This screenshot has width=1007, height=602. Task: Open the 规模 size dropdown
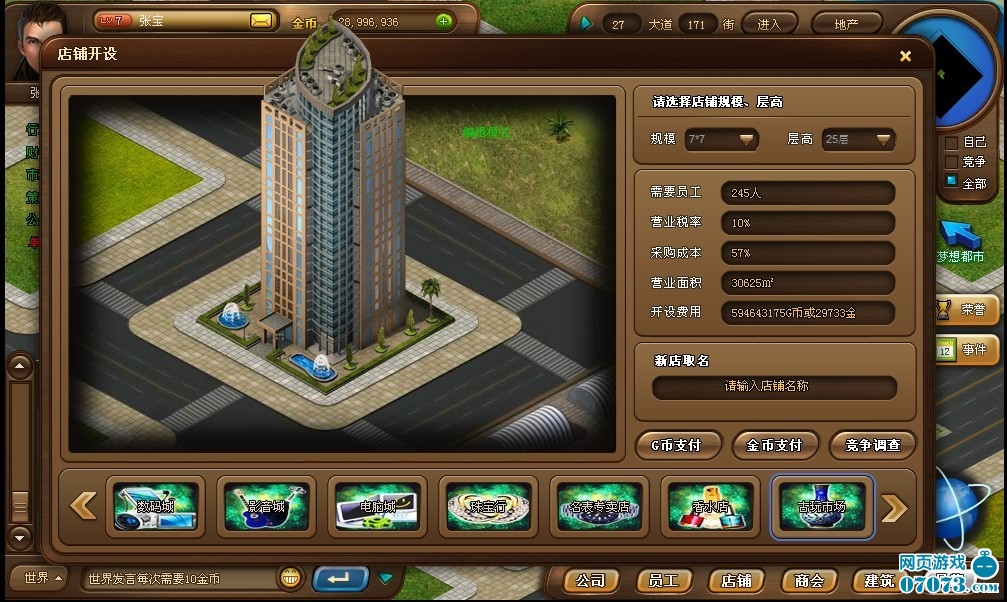[720, 140]
